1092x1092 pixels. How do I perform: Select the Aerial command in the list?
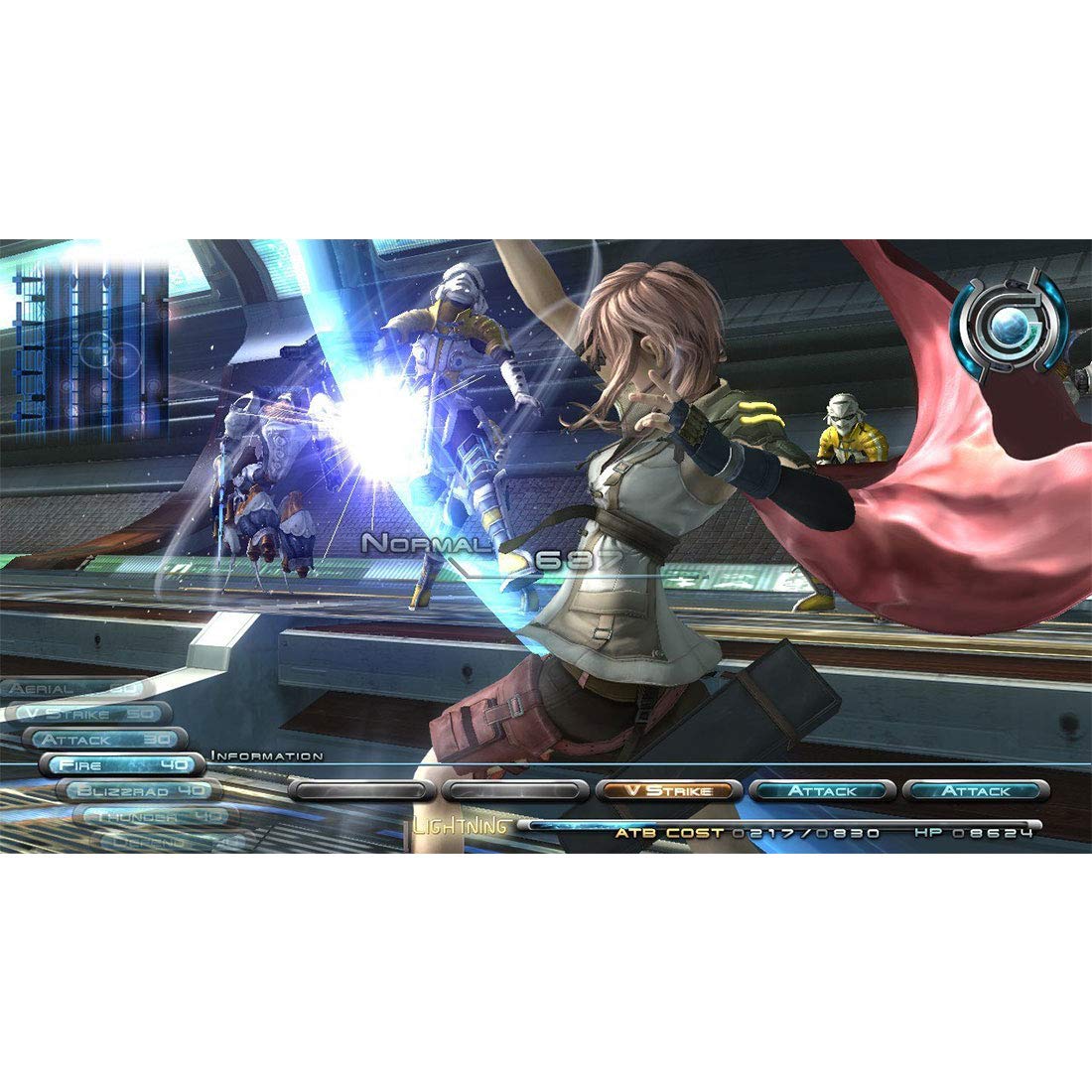[76, 688]
